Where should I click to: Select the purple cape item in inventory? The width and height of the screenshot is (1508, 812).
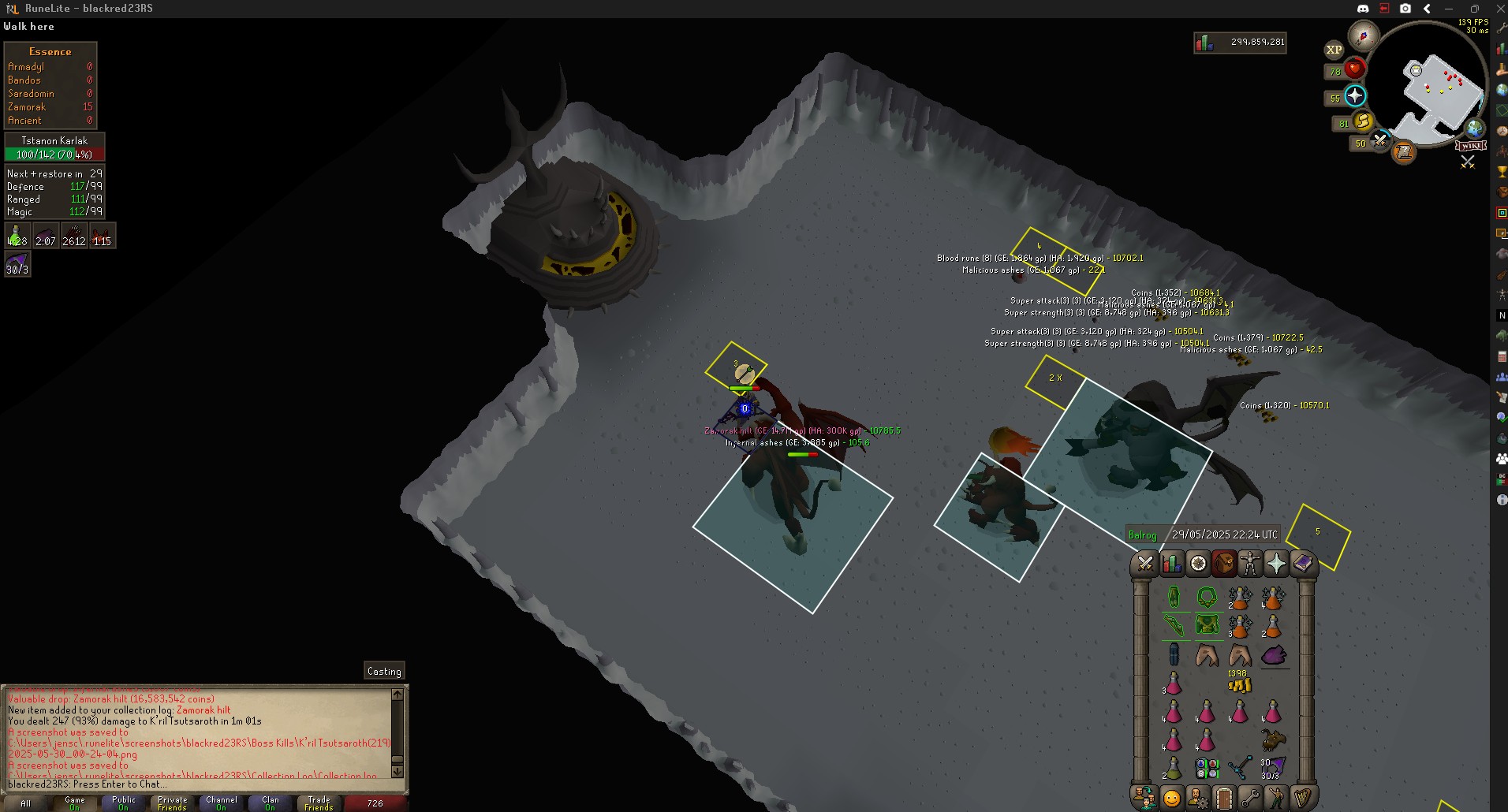pos(1273,655)
